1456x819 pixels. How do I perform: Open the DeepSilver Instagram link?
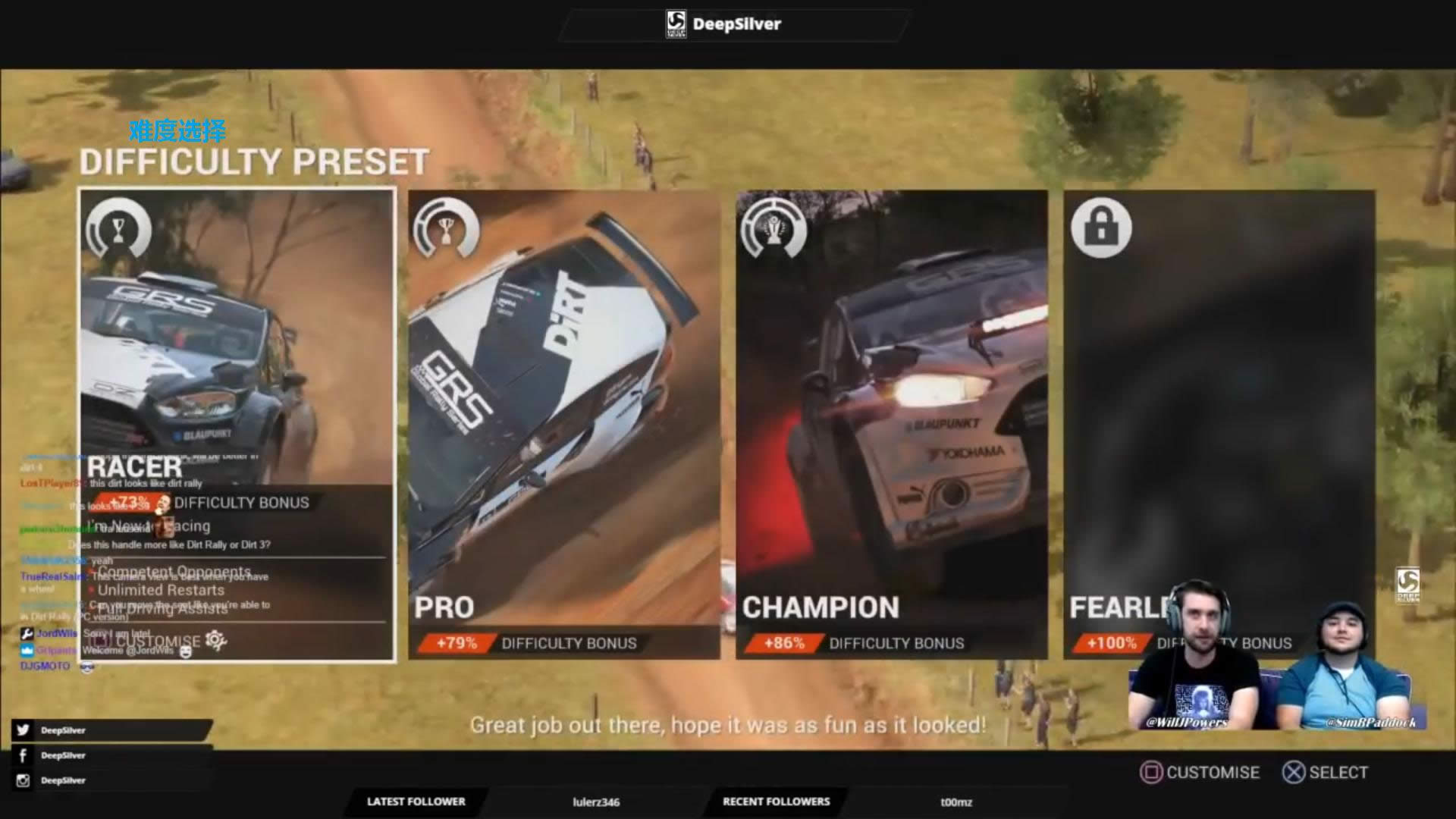(62, 780)
